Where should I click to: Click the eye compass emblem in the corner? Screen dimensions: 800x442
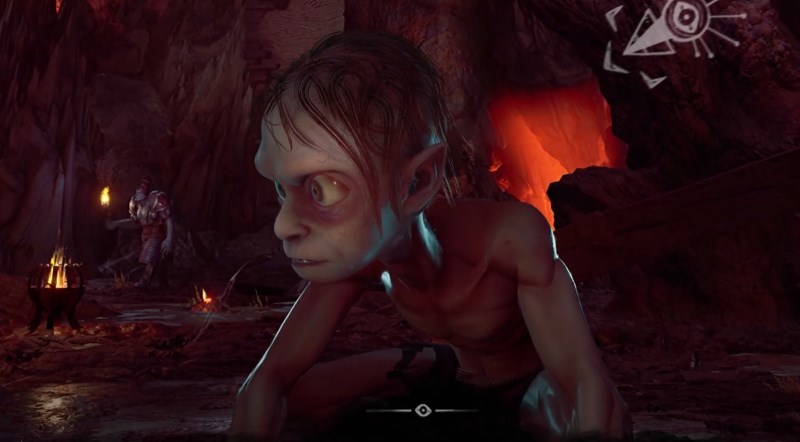point(683,27)
